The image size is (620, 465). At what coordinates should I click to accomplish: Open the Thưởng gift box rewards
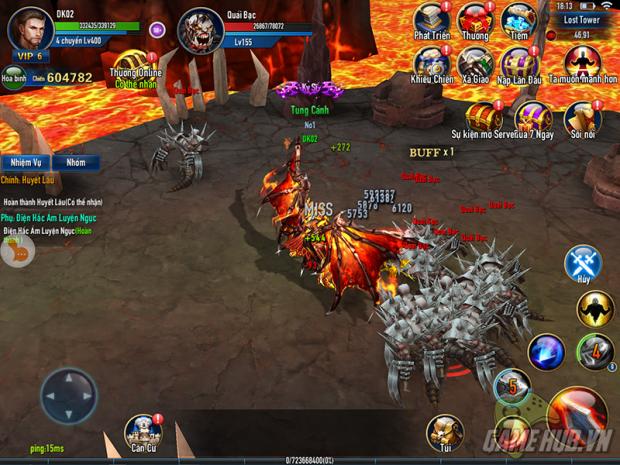click(474, 21)
